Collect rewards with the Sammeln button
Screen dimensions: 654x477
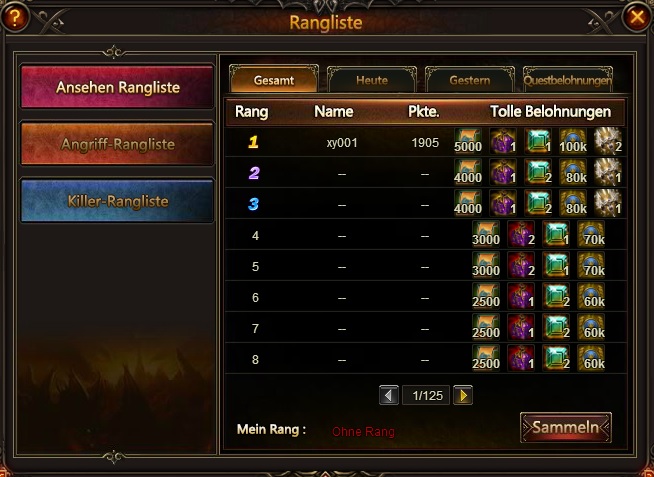(565, 428)
